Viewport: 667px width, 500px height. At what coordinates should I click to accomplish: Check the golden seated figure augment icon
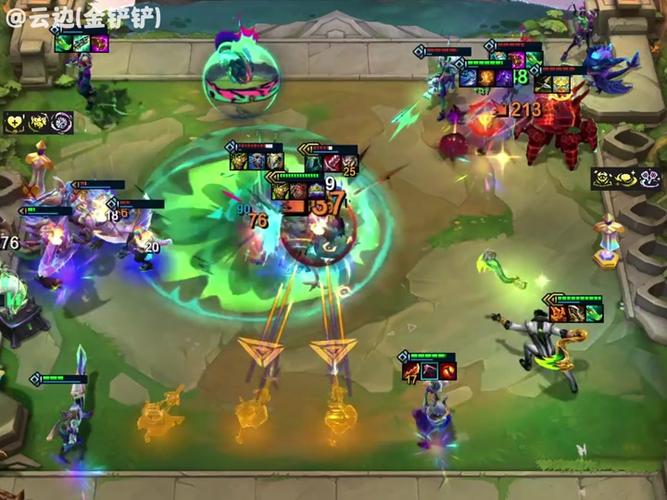603,180
